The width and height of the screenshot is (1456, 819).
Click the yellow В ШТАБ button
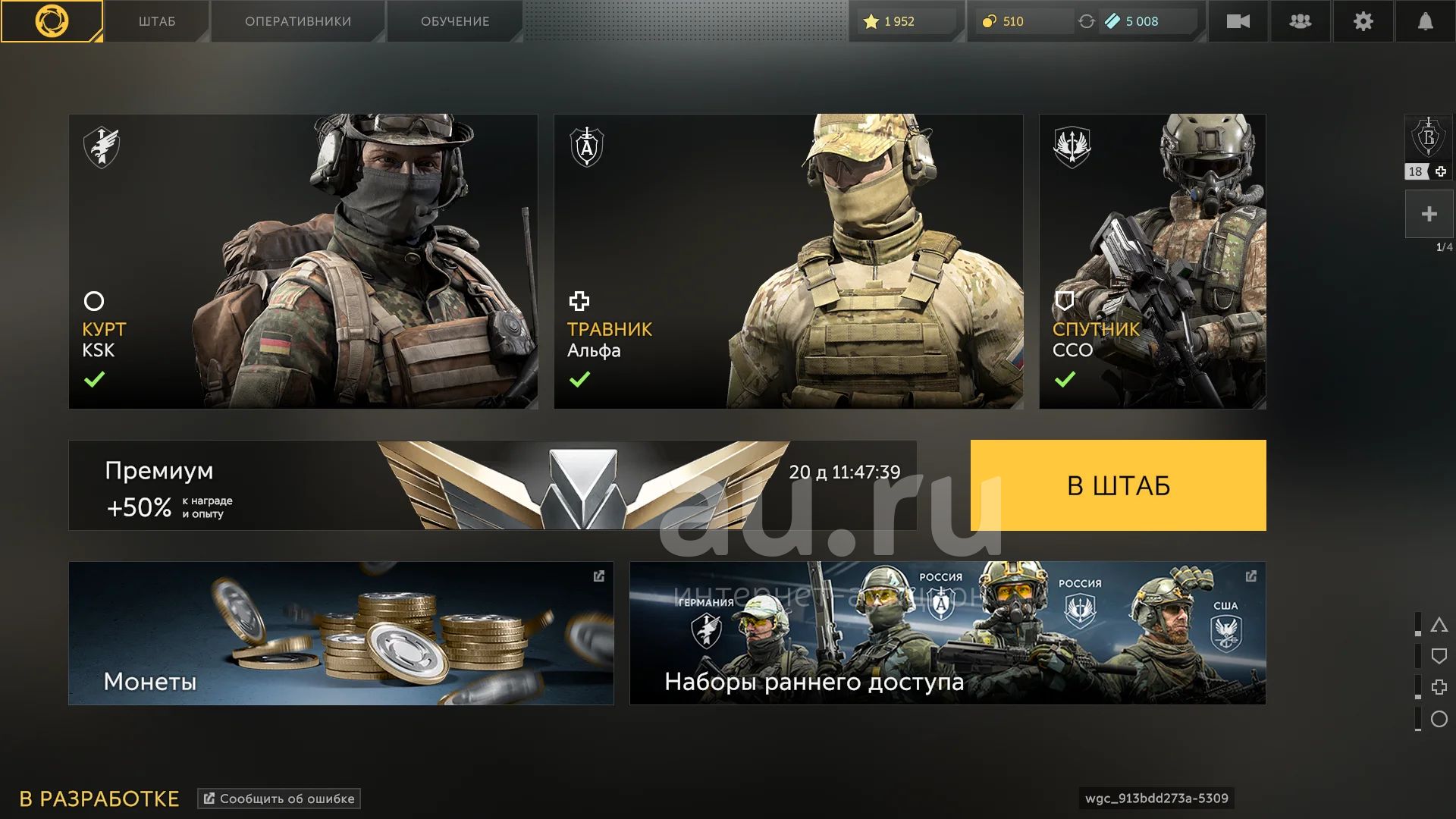[1118, 485]
